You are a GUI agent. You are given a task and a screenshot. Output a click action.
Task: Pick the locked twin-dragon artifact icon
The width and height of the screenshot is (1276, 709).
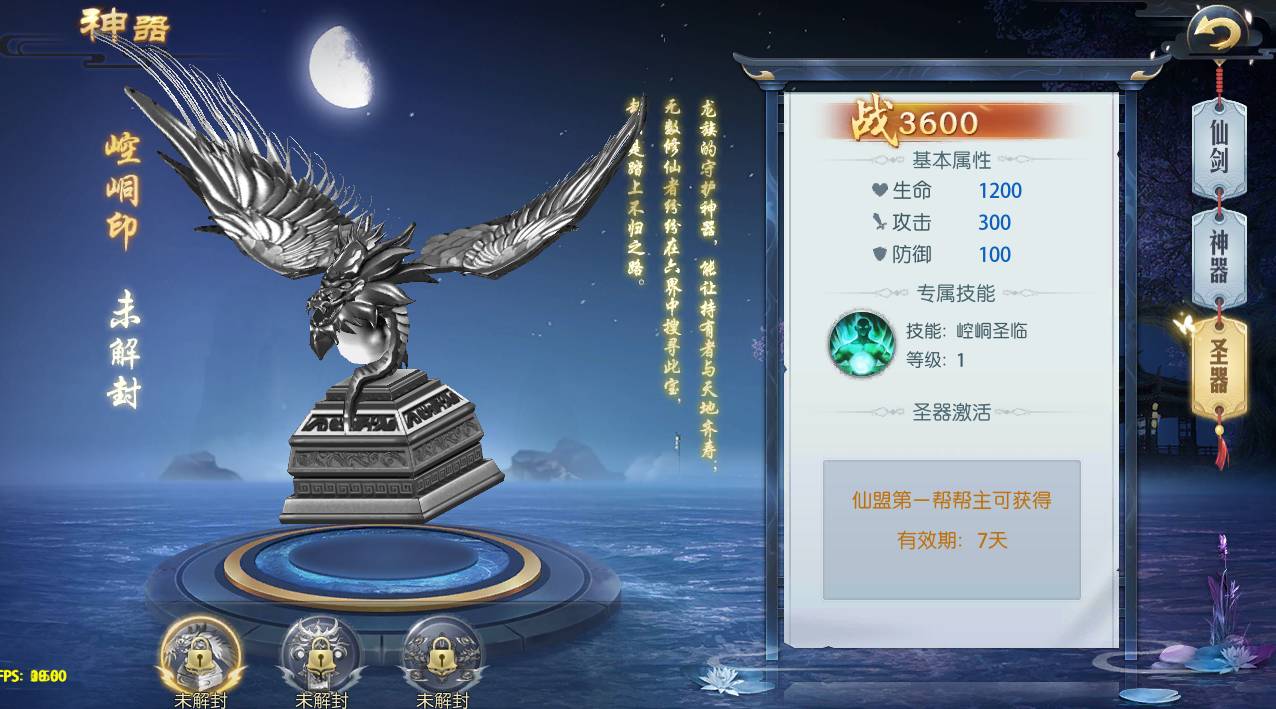click(x=441, y=654)
